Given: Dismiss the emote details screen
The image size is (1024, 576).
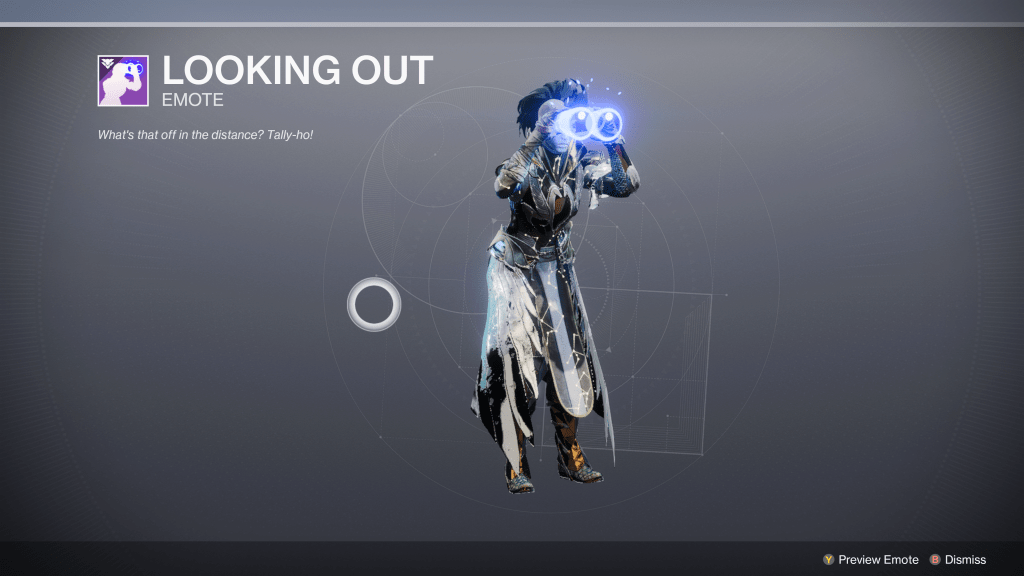Looking at the screenshot, I should pyautogui.click(x=957, y=560).
